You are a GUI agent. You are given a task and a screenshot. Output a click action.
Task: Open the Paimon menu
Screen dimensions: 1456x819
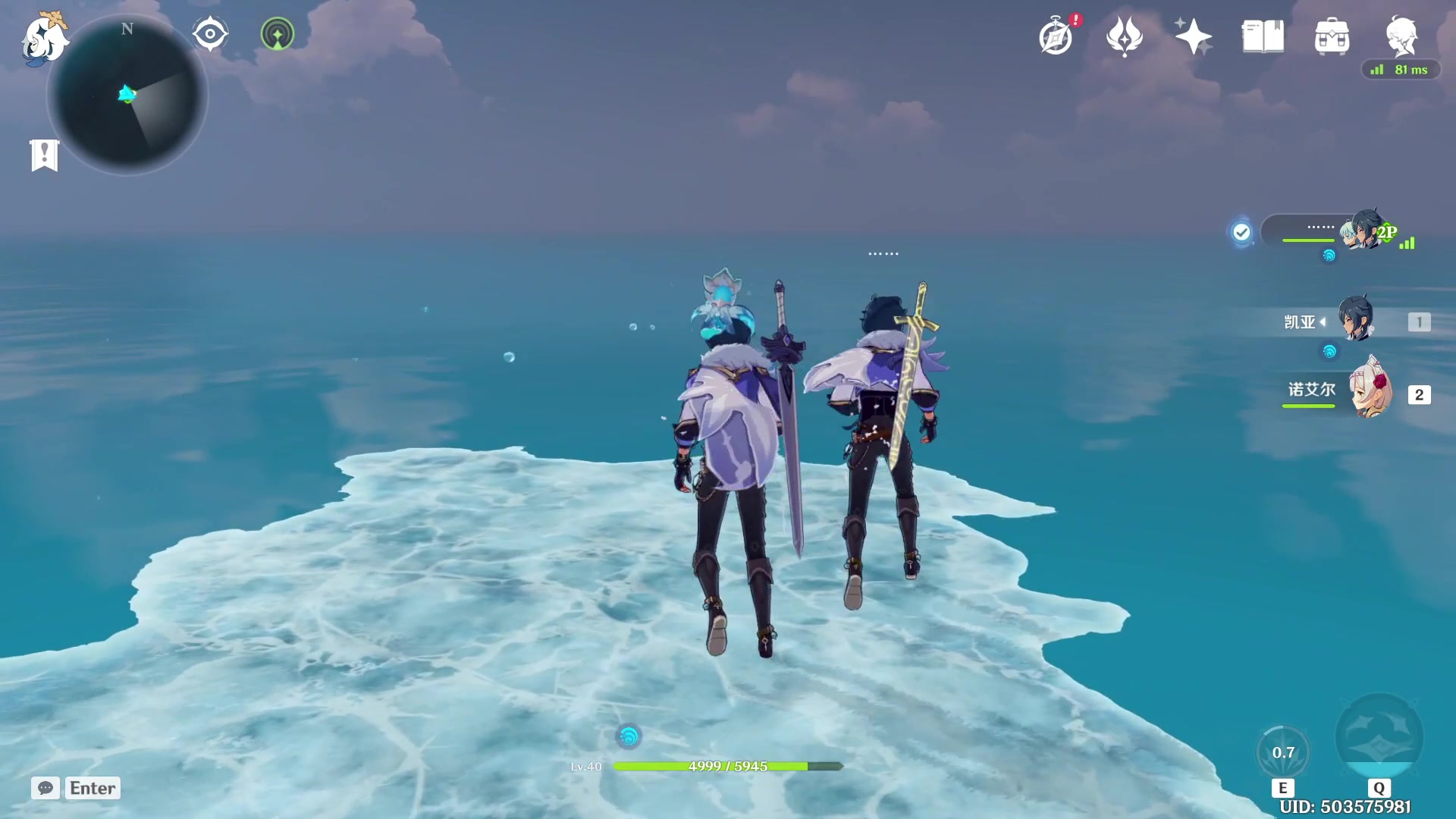[44, 38]
